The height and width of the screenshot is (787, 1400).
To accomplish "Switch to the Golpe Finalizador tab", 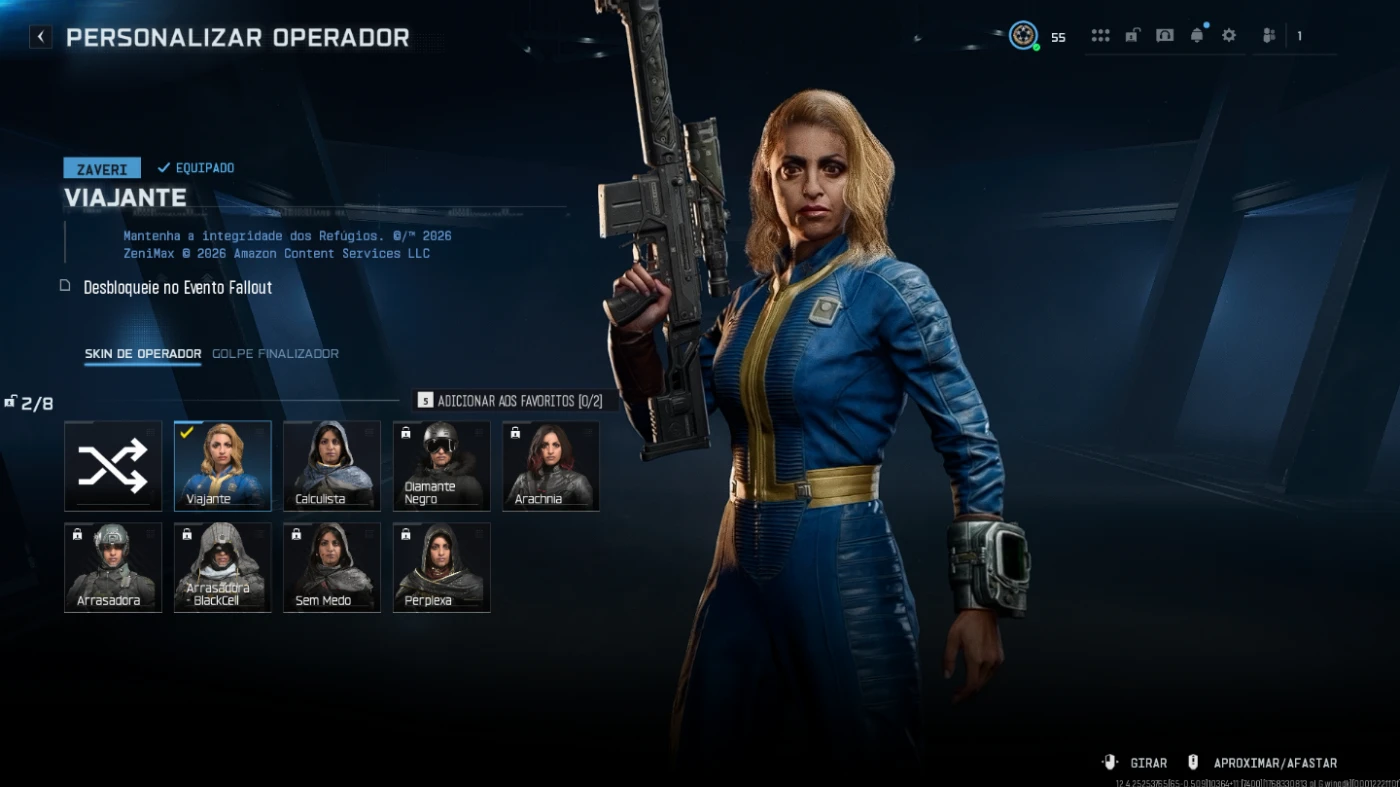I will click(275, 354).
